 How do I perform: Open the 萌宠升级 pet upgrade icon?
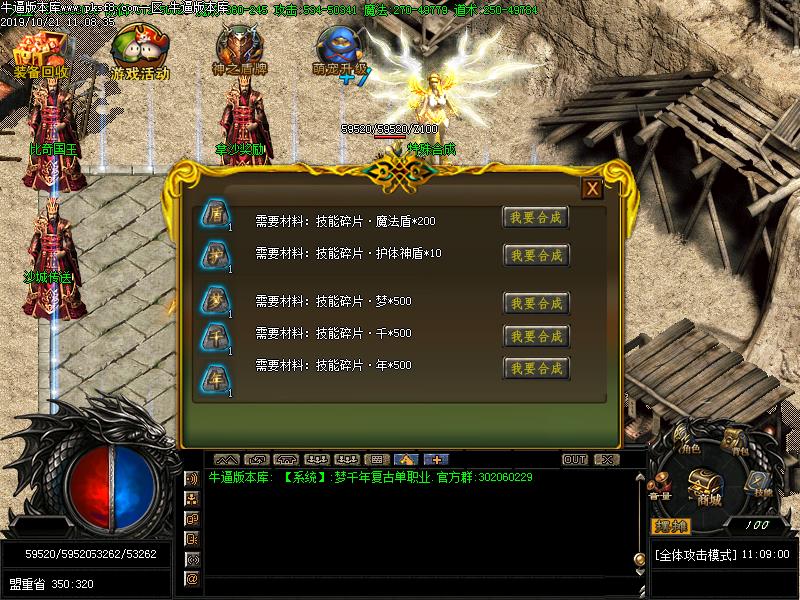(340, 52)
